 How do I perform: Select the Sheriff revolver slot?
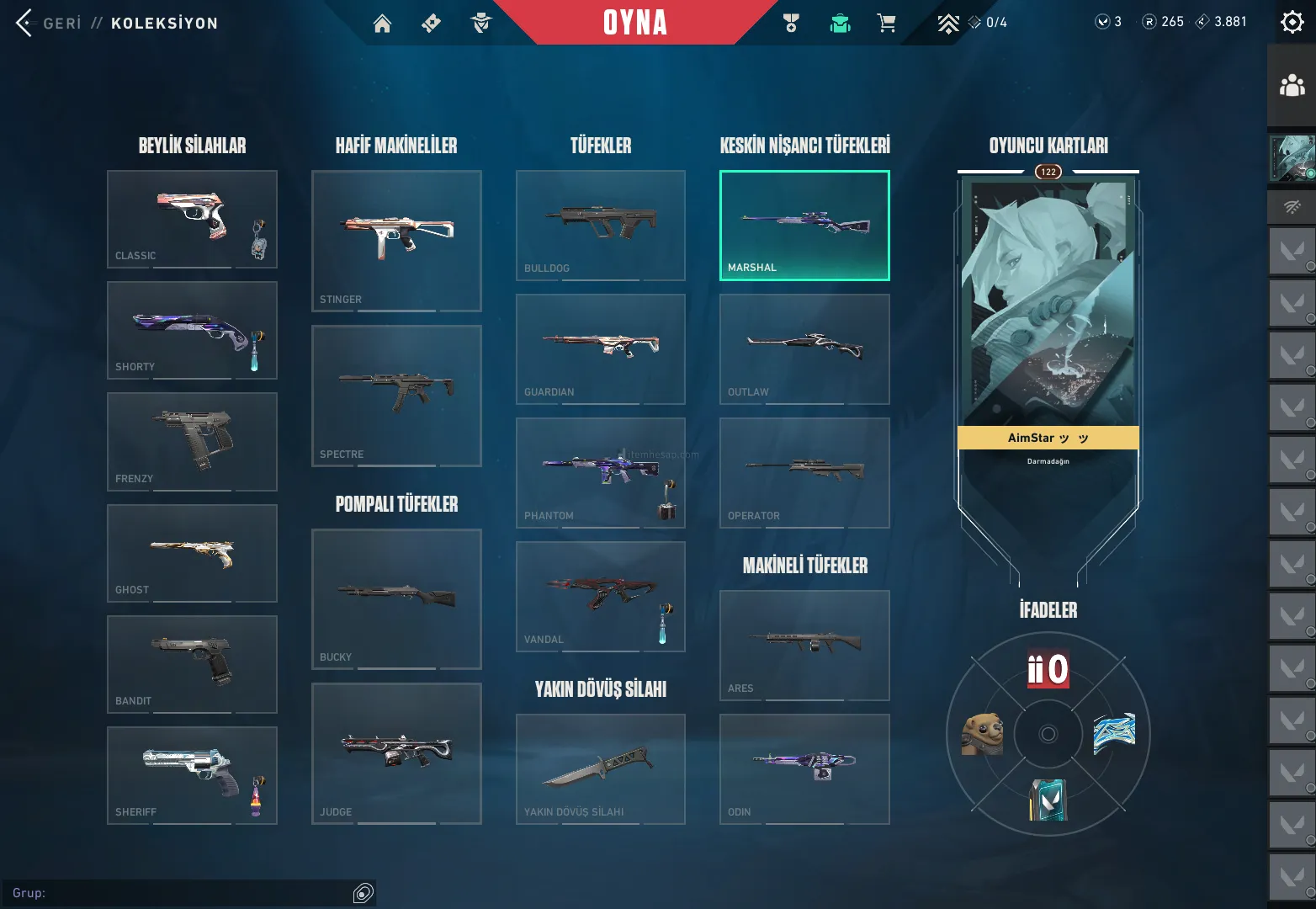click(x=192, y=775)
